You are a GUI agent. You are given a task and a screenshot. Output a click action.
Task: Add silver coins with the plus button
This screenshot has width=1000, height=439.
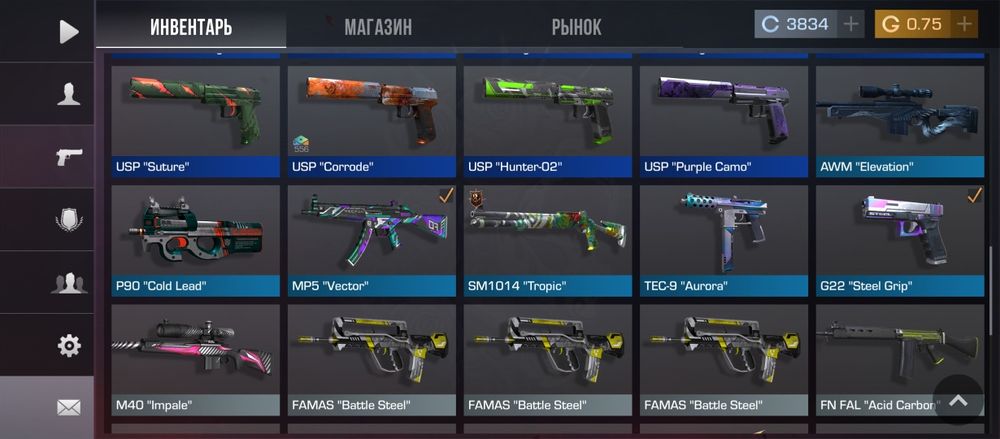tap(851, 25)
